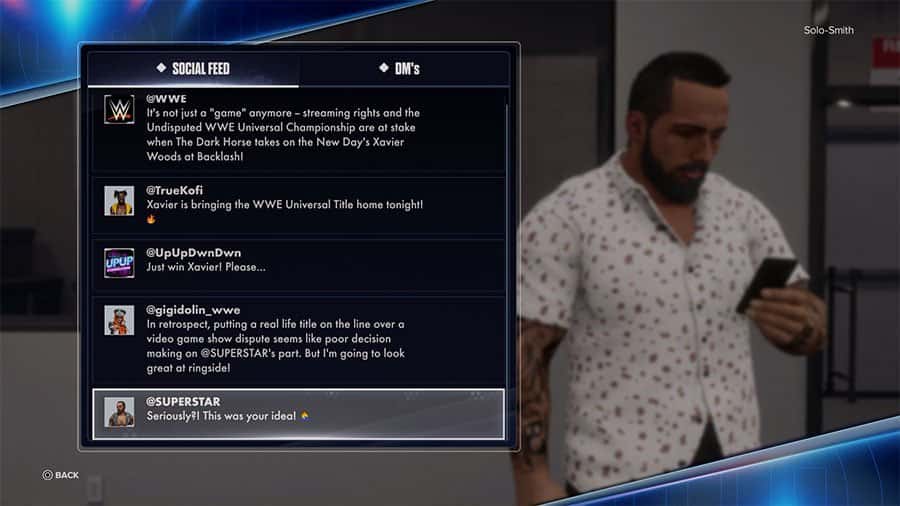Click the UpUpDwnDwn channel avatar
Viewport: 900px width, 506px height.
pyautogui.click(x=119, y=262)
